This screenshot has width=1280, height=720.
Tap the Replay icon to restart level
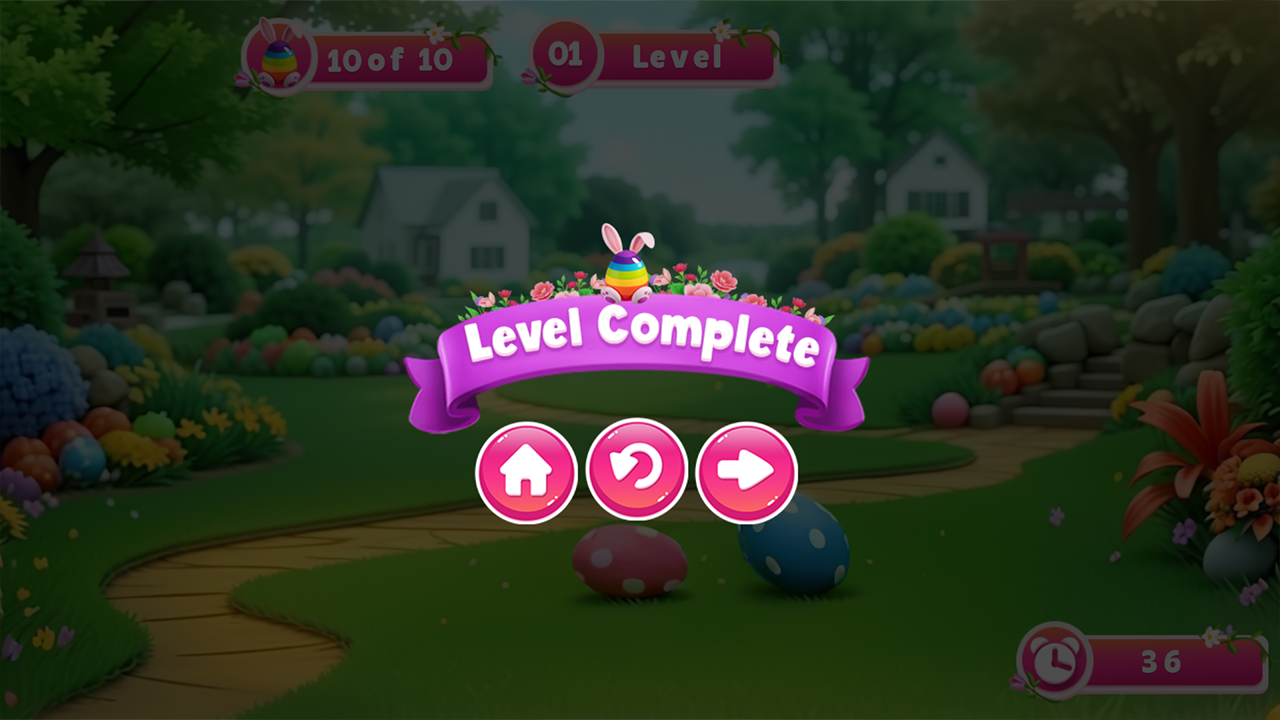[637, 470]
